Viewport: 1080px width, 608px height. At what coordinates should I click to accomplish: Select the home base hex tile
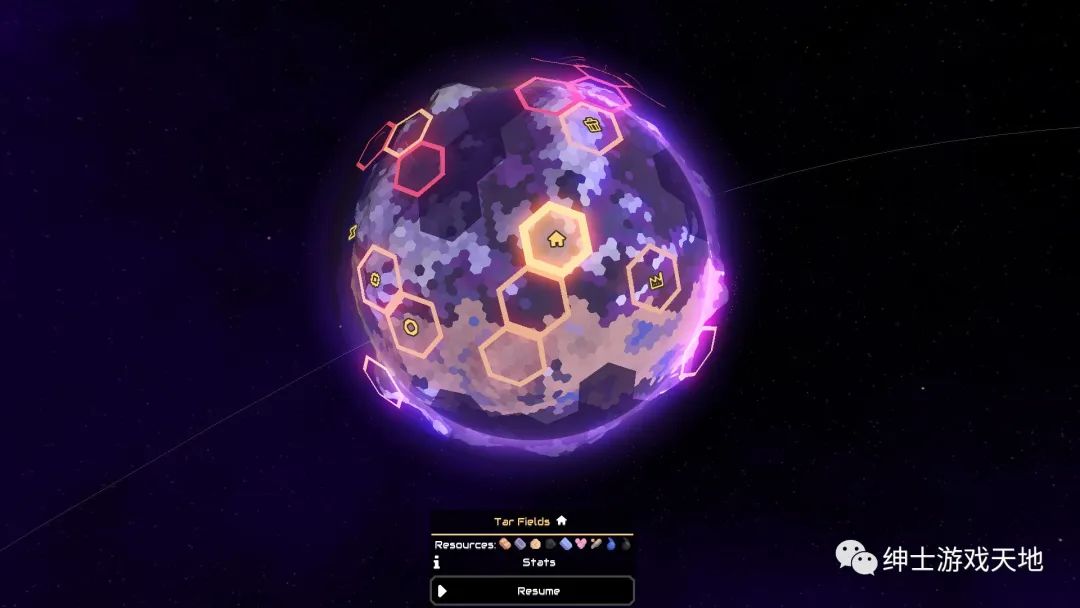click(556, 239)
